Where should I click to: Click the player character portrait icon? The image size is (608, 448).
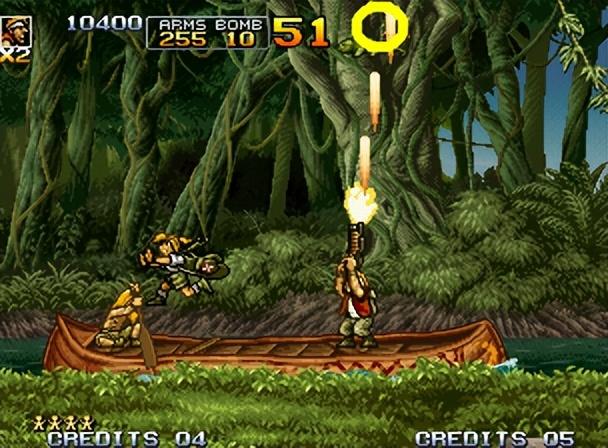coord(16,31)
